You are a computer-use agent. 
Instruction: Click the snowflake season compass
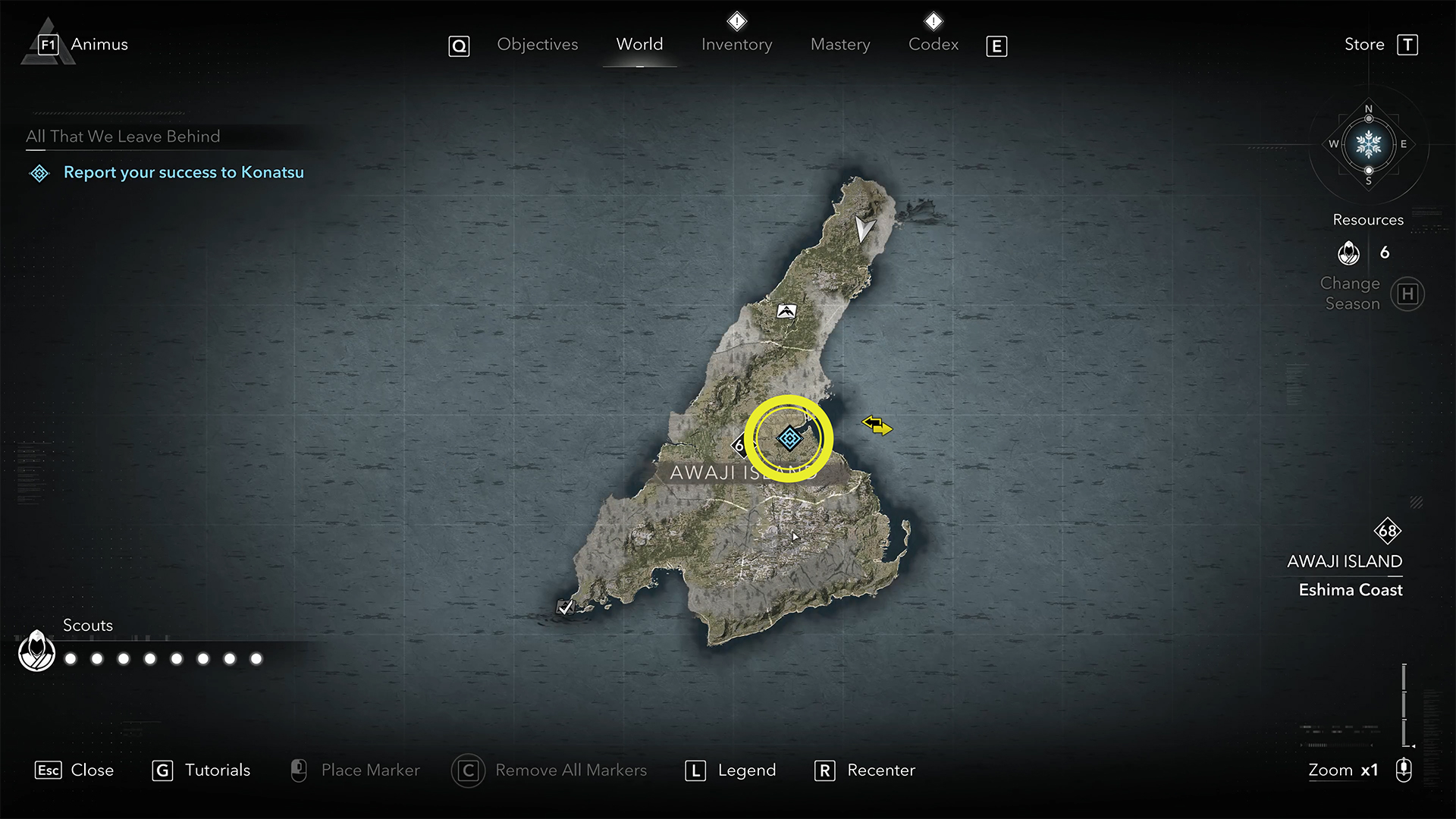coord(1368,144)
